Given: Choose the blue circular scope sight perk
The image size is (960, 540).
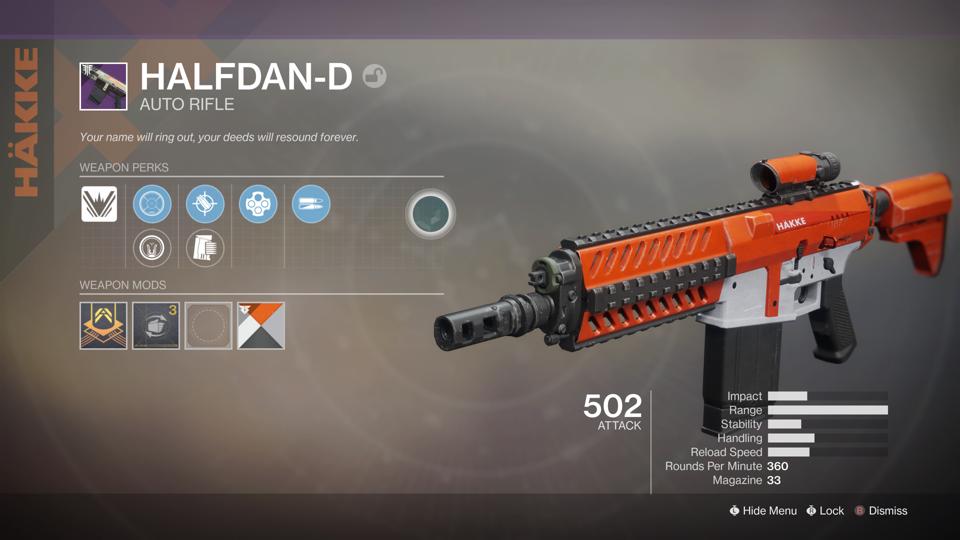Looking at the screenshot, I should [x=152, y=204].
